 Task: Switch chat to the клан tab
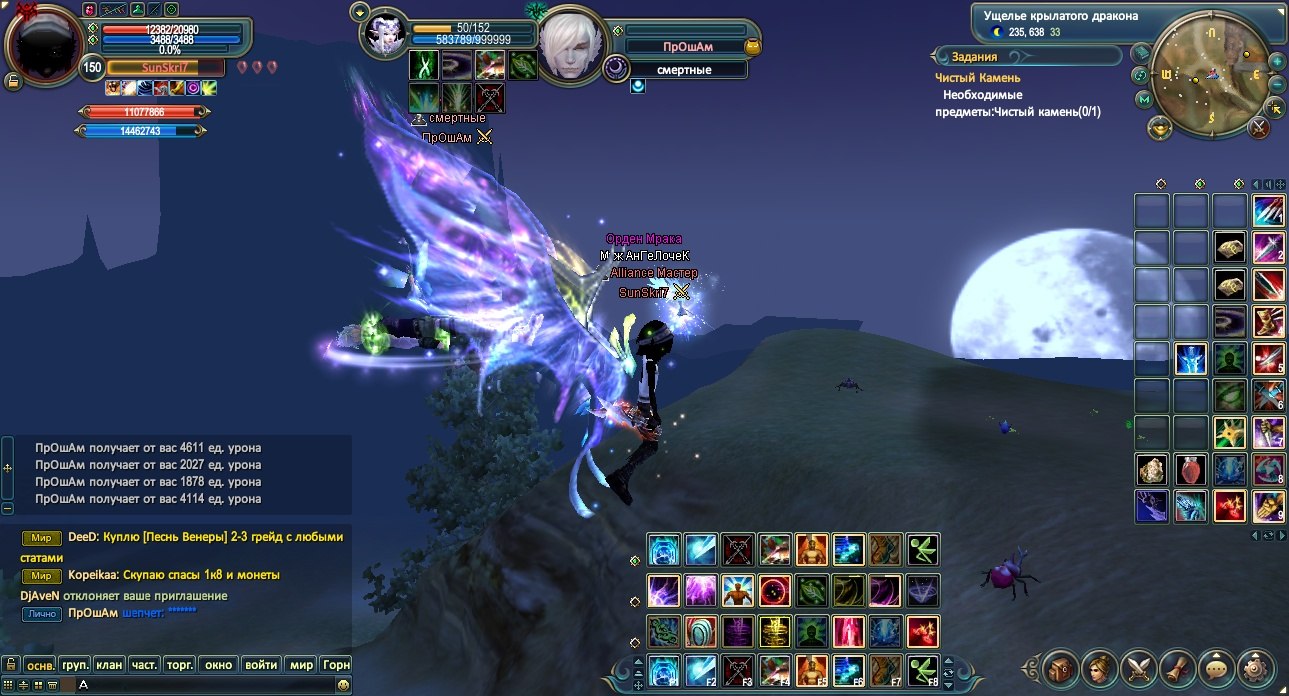pos(110,664)
